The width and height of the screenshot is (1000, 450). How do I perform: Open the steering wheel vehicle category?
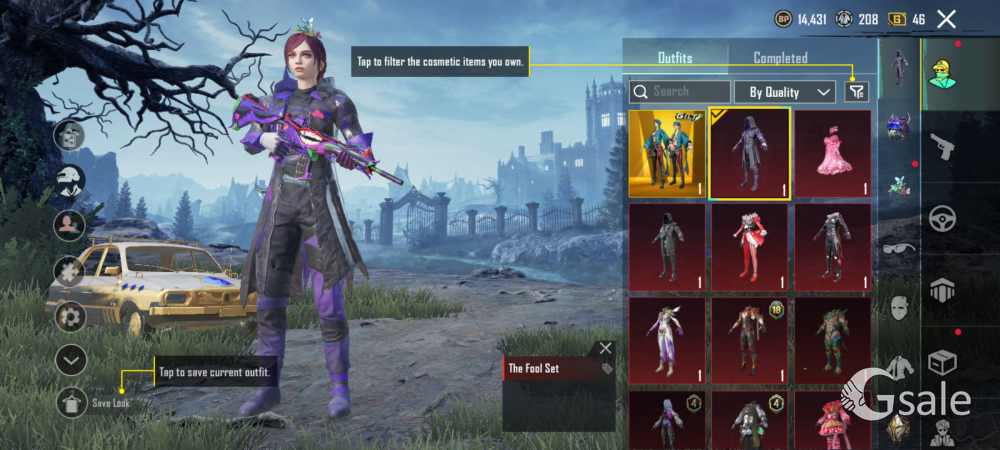pos(943,218)
